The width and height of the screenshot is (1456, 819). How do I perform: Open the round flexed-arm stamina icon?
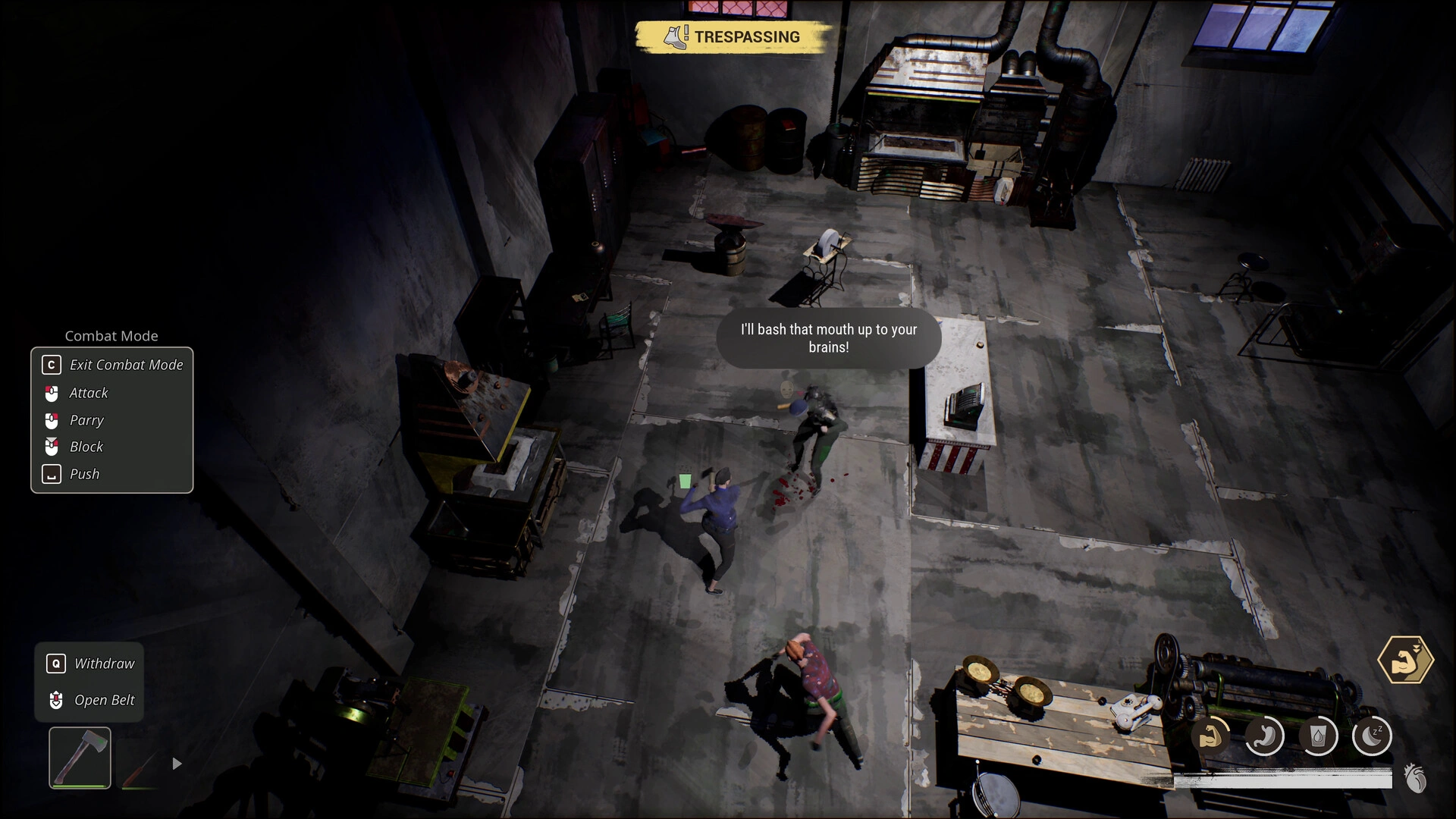point(1210,736)
